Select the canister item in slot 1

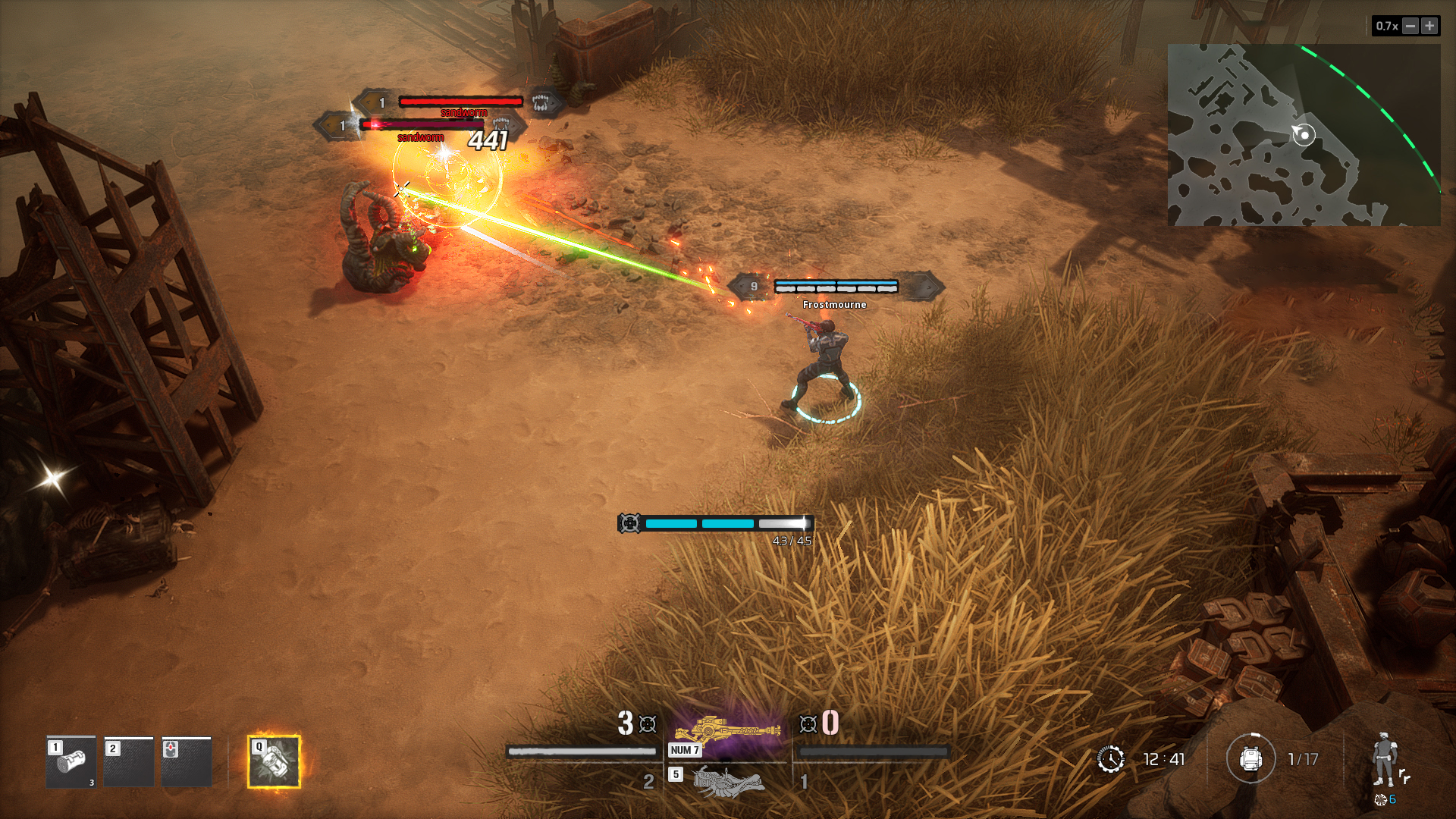(x=71, y=761)
